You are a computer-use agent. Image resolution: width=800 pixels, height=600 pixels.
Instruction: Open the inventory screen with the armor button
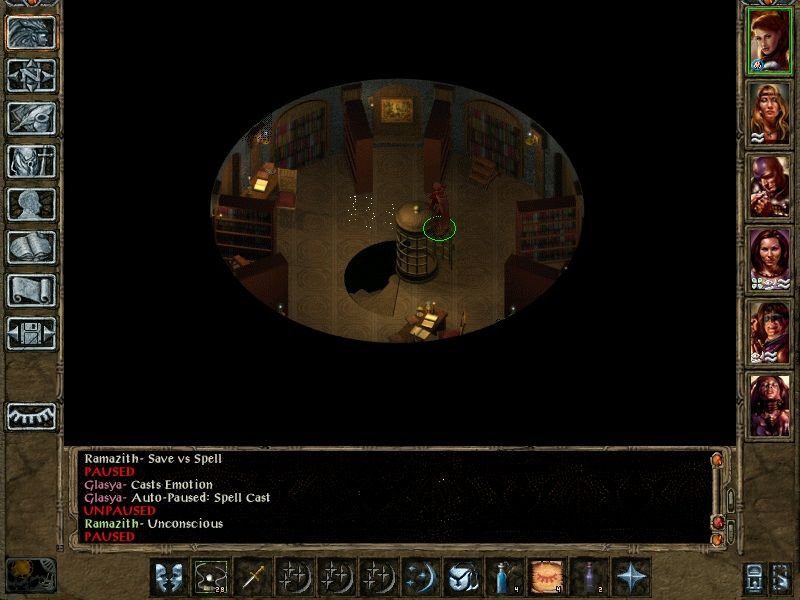[x=32, y=161]
